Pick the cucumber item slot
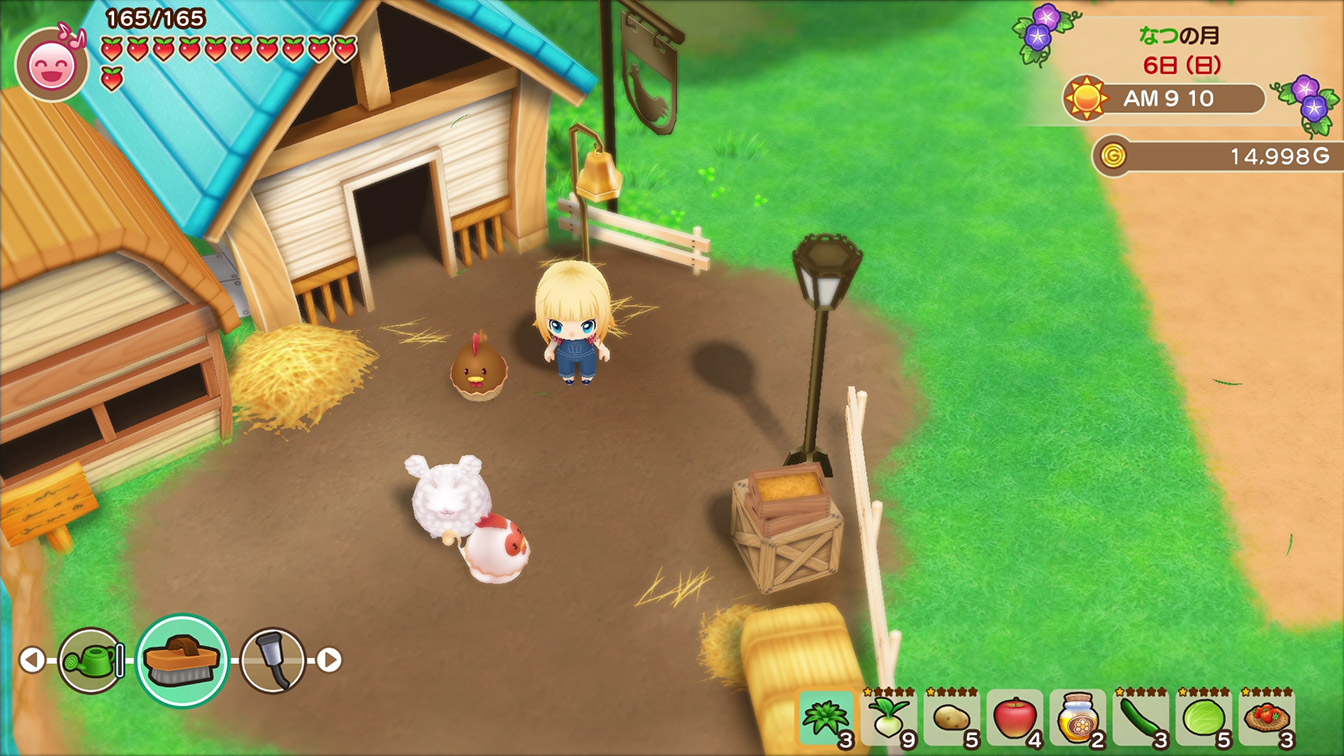Viewport: 1344px width, 756px height. click(x=1140, y=718)
